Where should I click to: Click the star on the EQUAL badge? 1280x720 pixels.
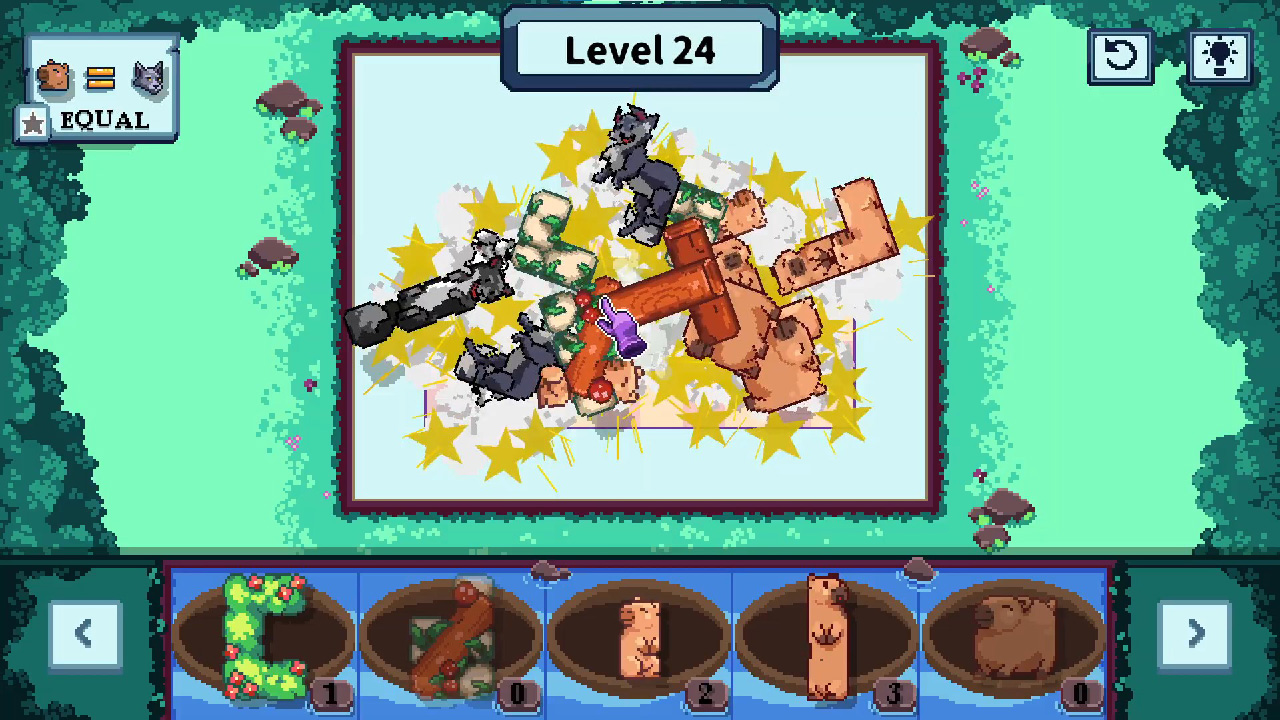click(x=33, y=121)
